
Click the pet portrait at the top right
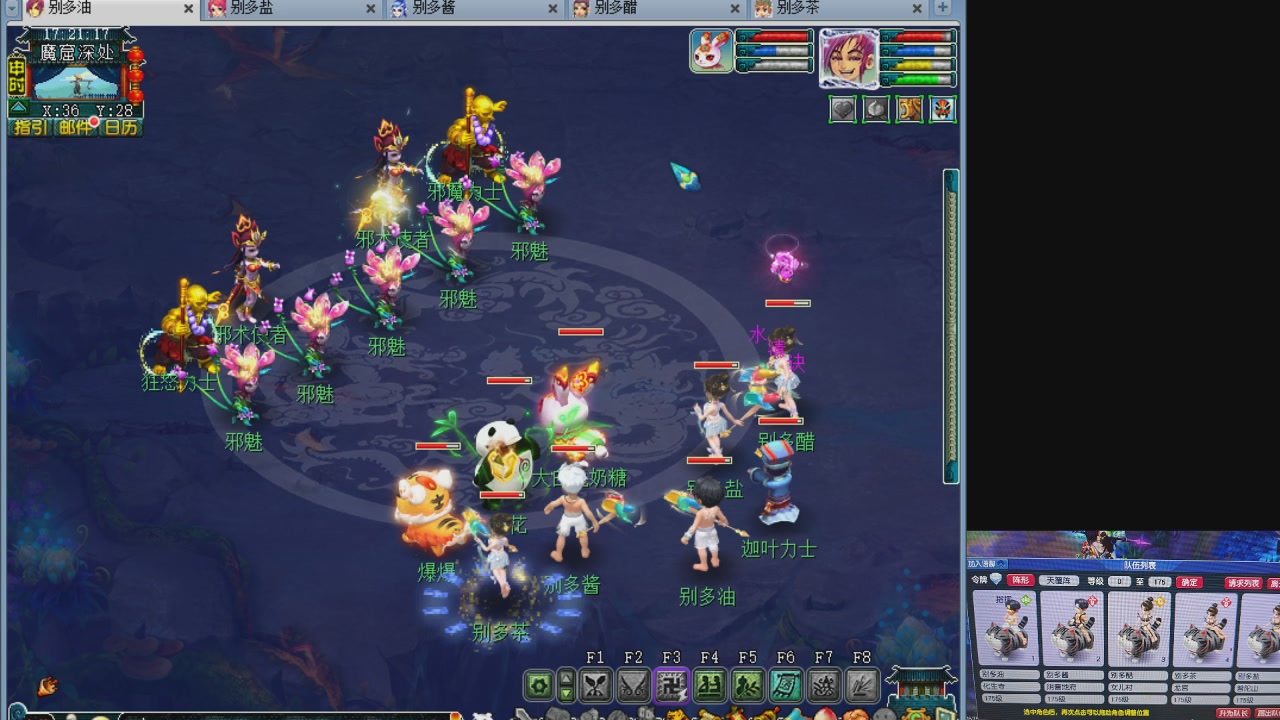click(711, 52)
